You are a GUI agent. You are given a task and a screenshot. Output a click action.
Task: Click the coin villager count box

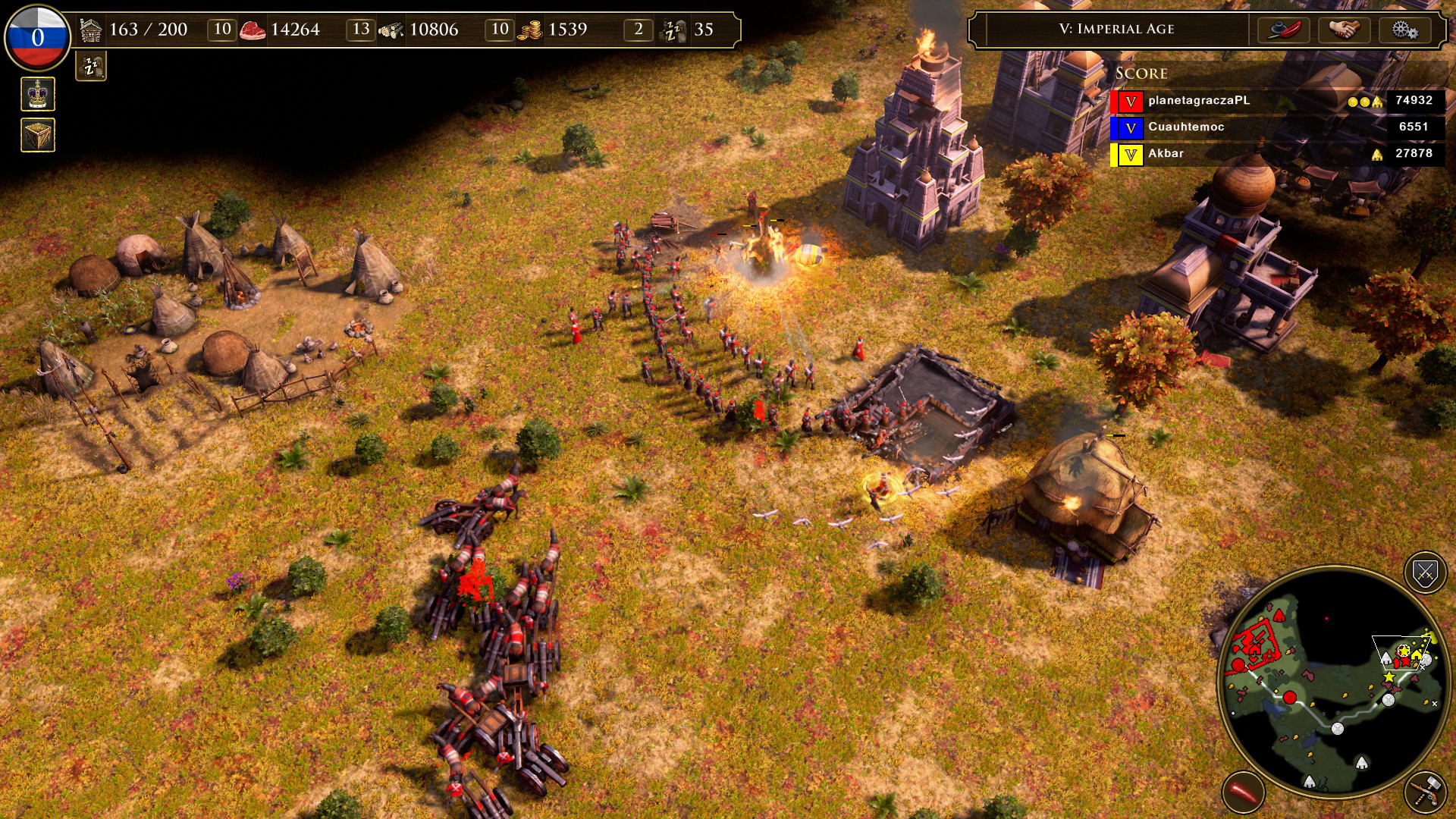tap(500, 30)
